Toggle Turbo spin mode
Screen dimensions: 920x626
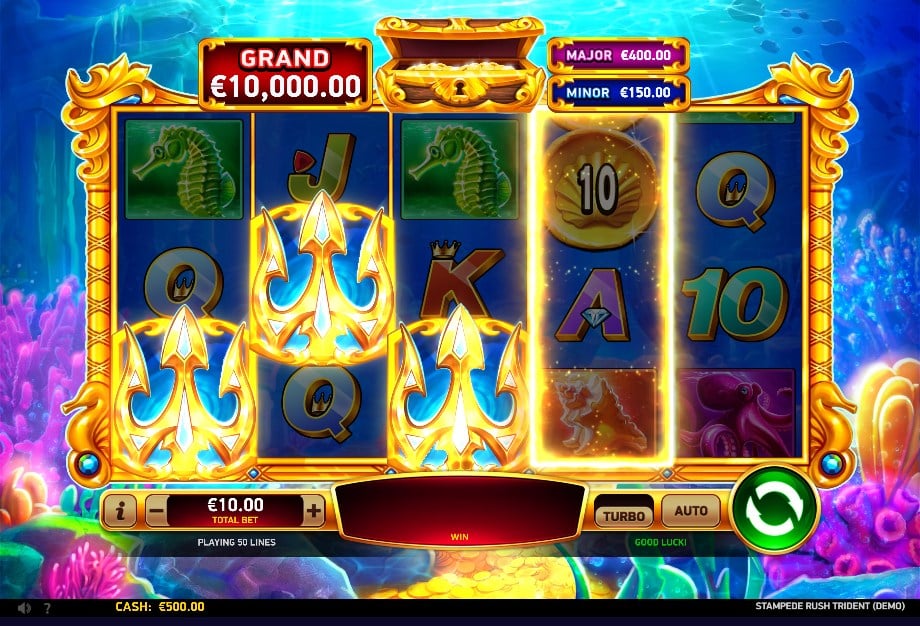(x=623, y=514)
